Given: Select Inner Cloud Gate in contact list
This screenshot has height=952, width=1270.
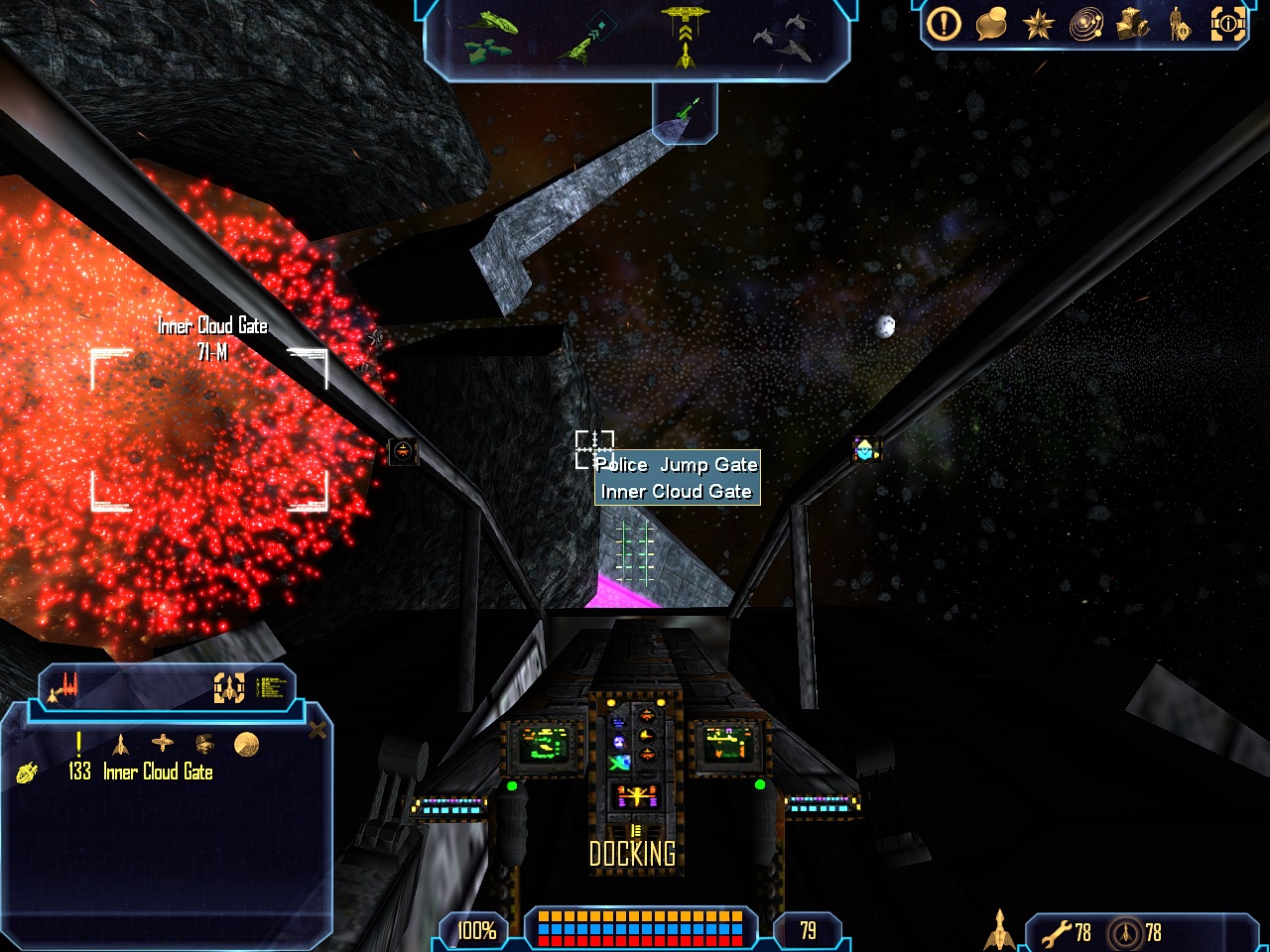Looking at the screenshot, I should [158, 772].
